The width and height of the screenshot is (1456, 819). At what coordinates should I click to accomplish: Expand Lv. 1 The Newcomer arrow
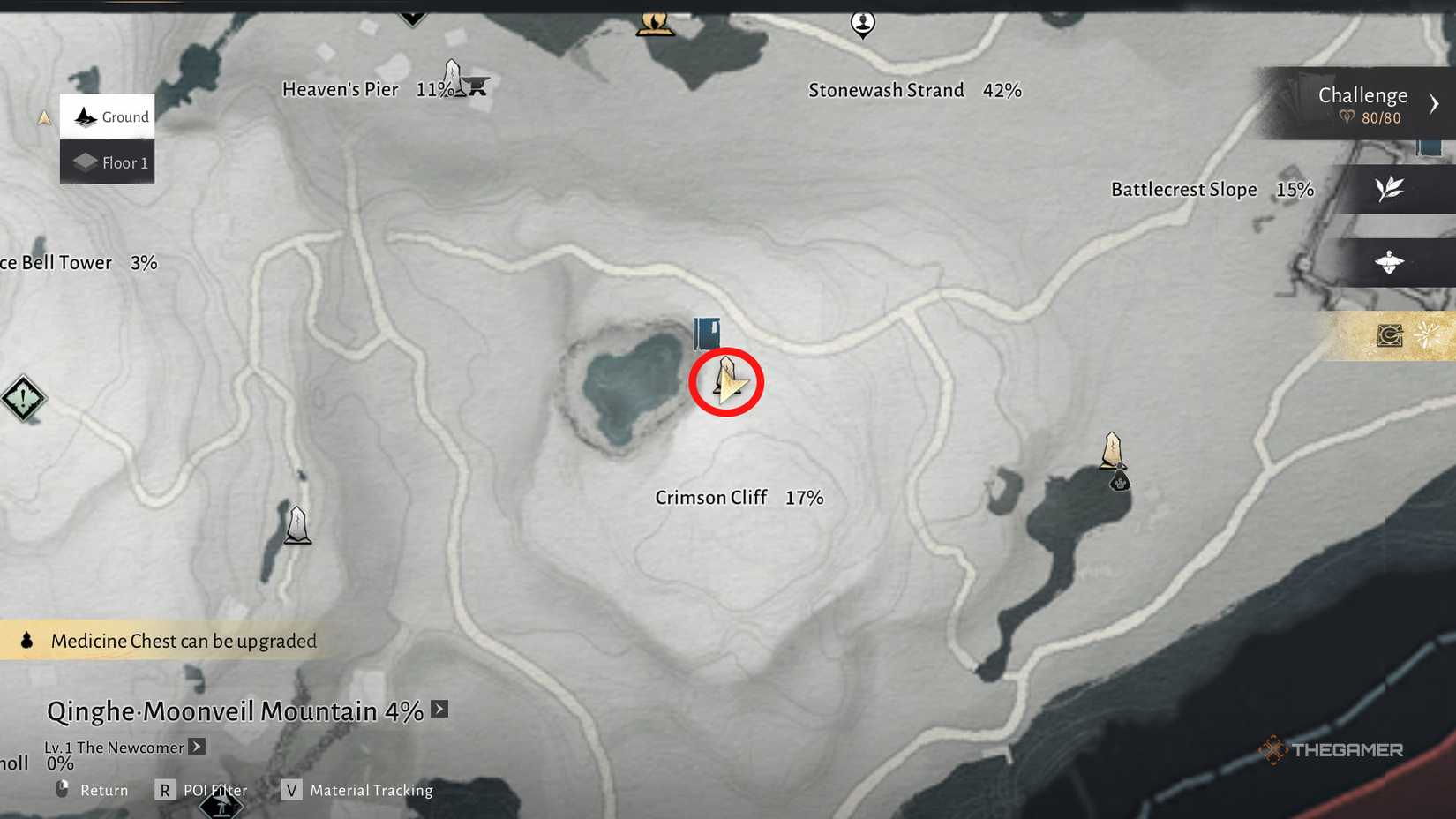coord(196,747)
